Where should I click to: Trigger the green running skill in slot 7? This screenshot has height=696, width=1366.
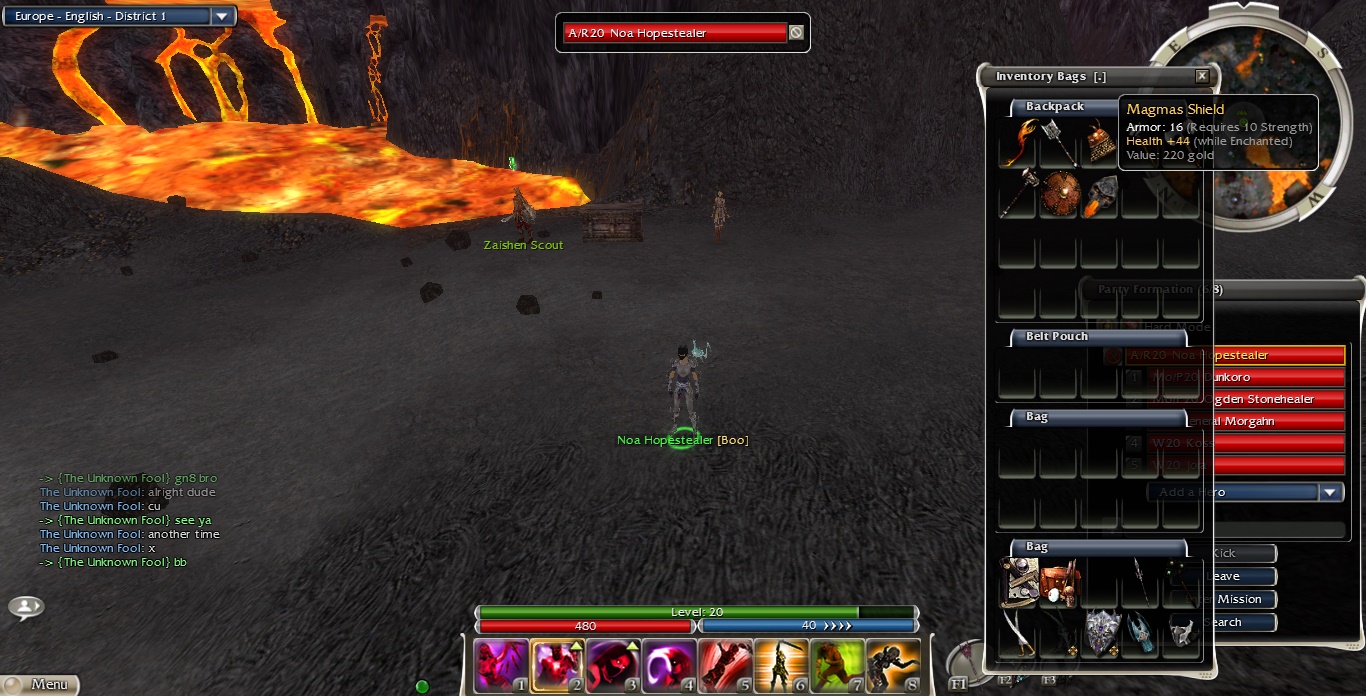coord(837,666)
